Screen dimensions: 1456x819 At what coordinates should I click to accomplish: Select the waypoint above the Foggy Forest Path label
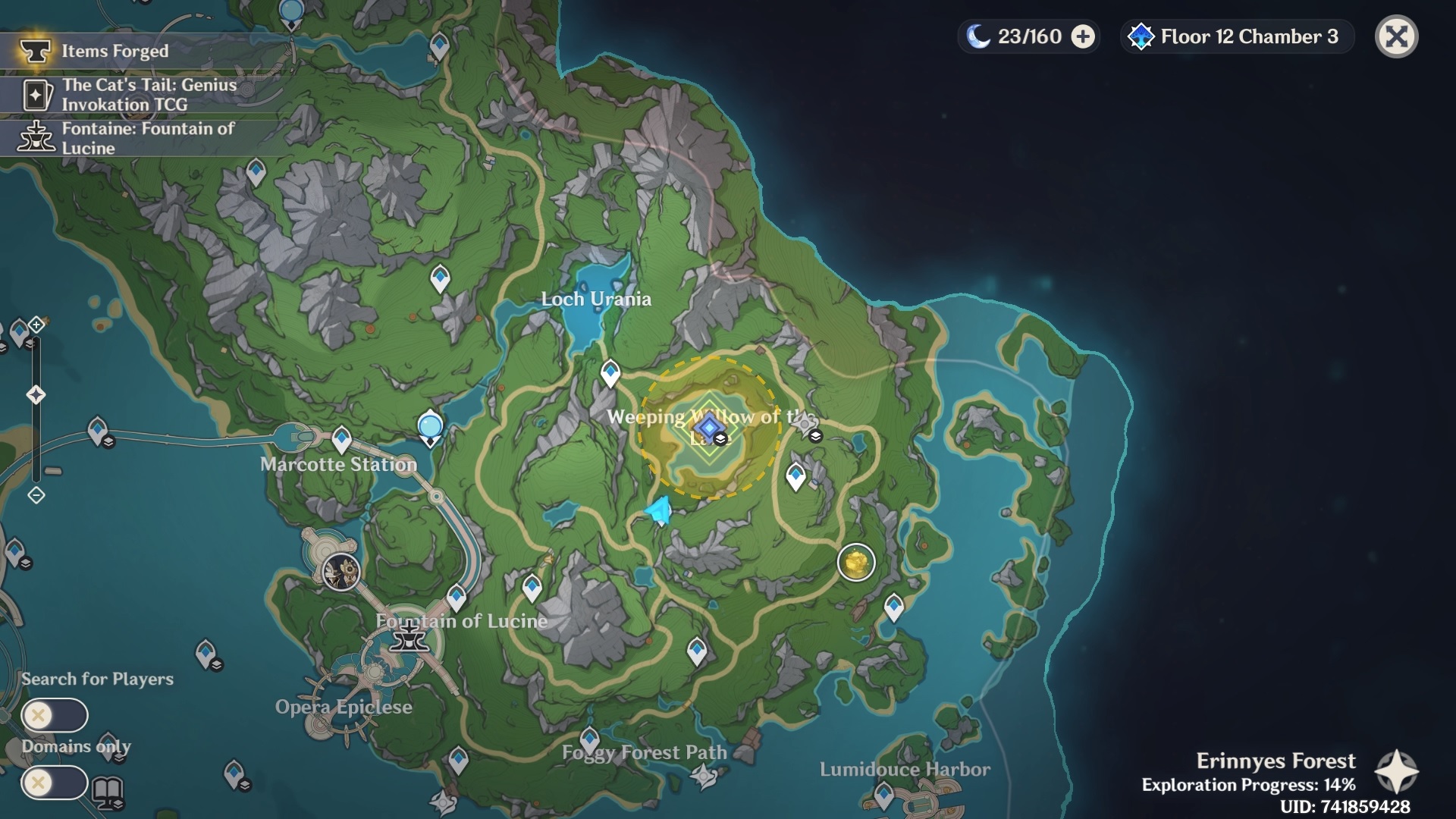590,737
